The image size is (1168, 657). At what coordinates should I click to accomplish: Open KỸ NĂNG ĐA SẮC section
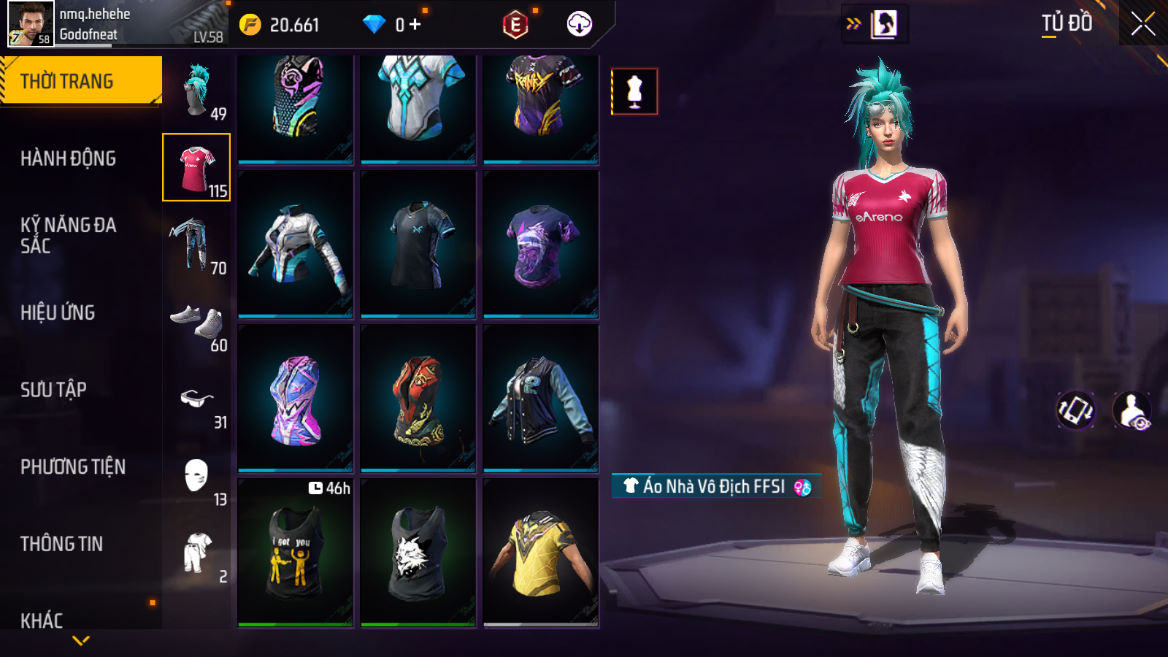coord(69,234)
